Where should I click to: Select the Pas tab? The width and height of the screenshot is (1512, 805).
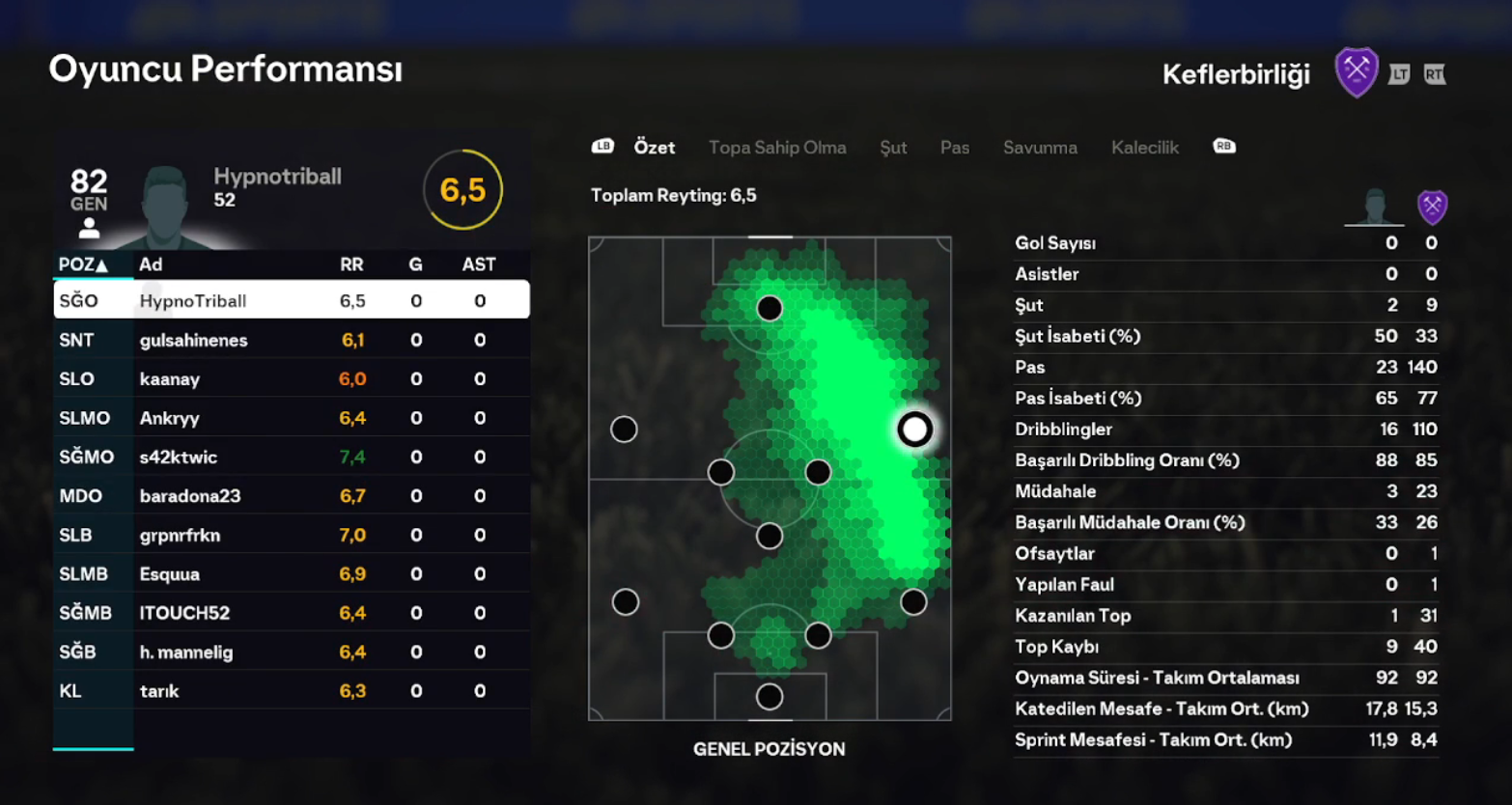(955, 148)
